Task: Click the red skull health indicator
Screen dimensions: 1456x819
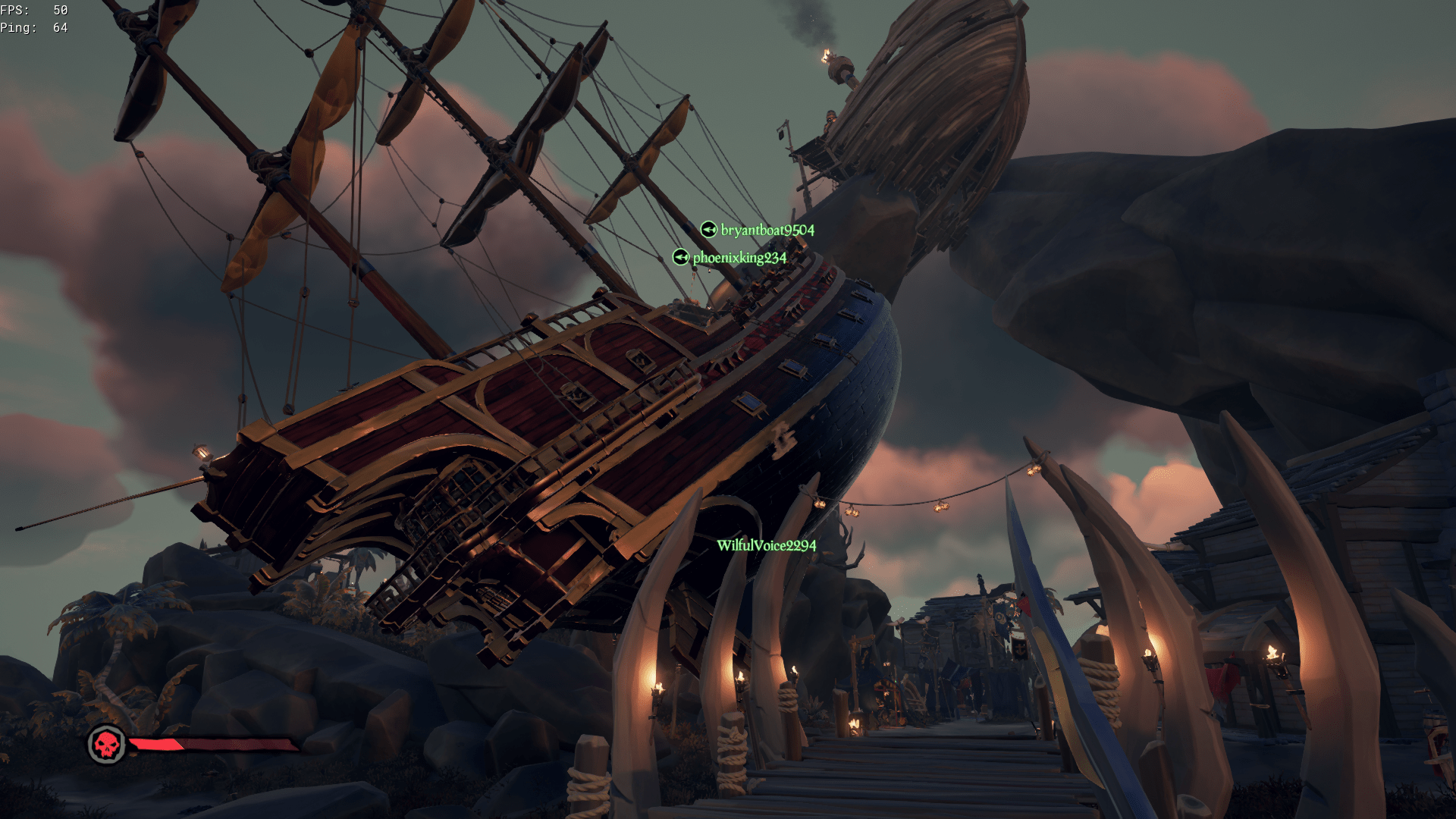Action: point(108,744)
